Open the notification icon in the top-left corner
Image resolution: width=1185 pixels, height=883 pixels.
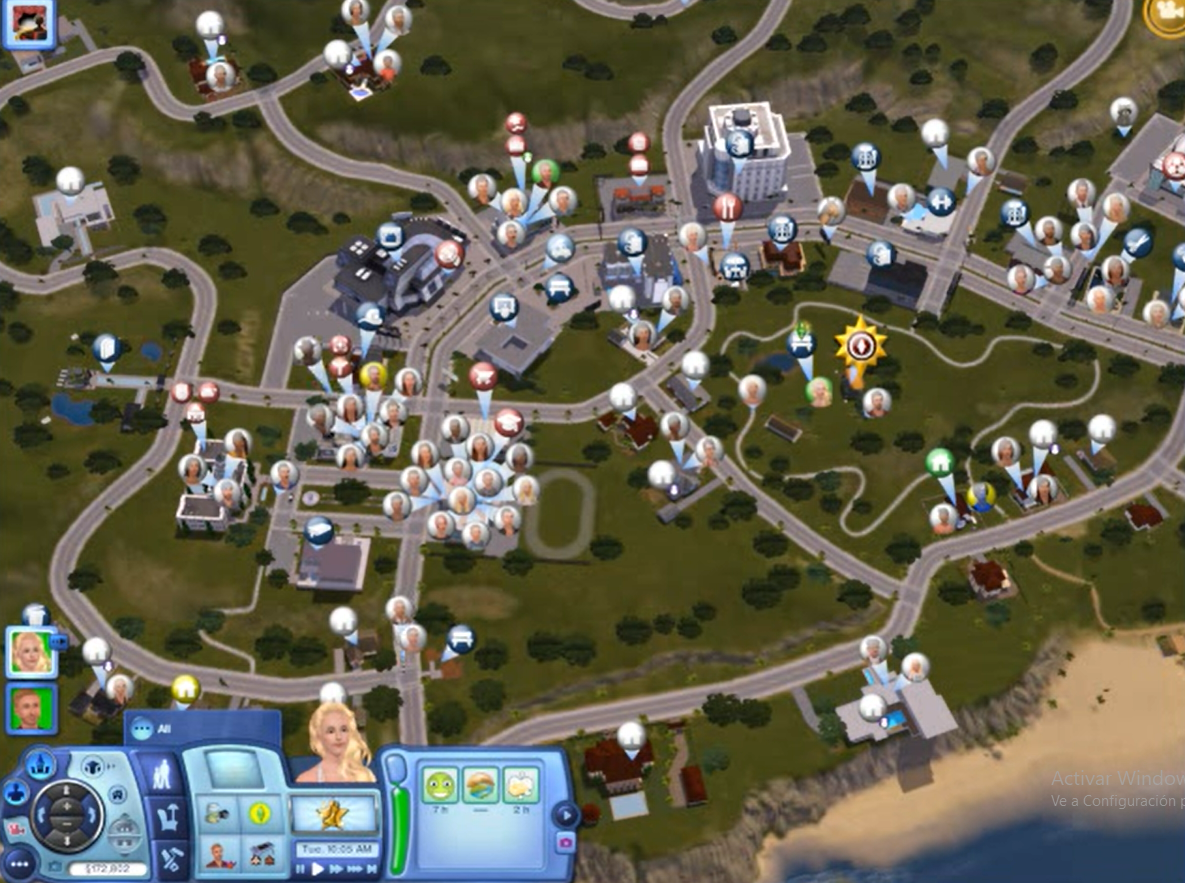click(x=27, y=24)
